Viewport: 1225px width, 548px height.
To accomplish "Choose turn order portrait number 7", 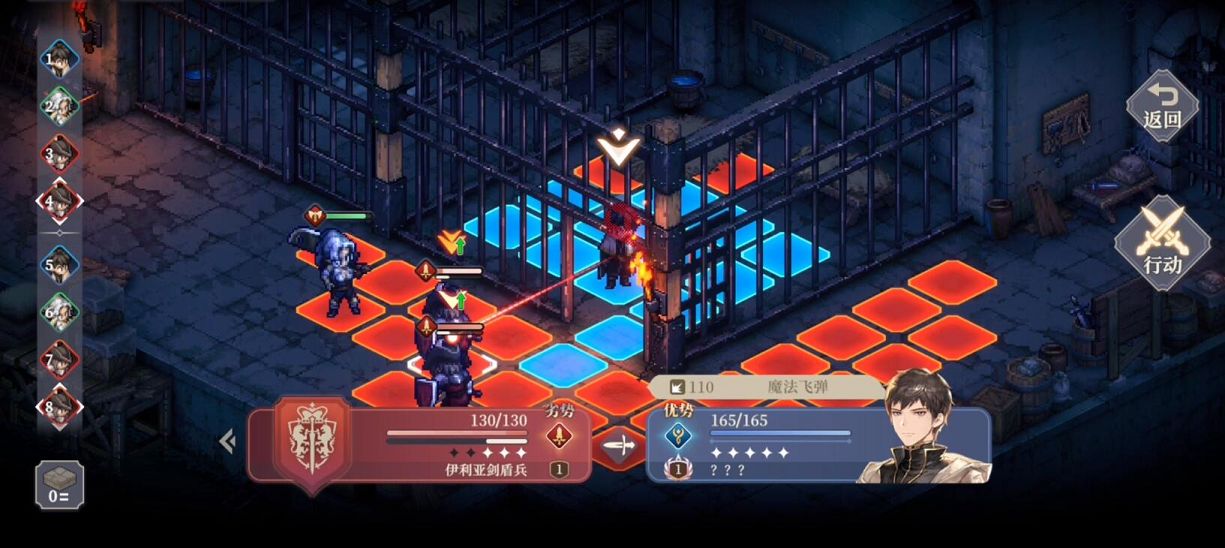I will coord(60,359).
